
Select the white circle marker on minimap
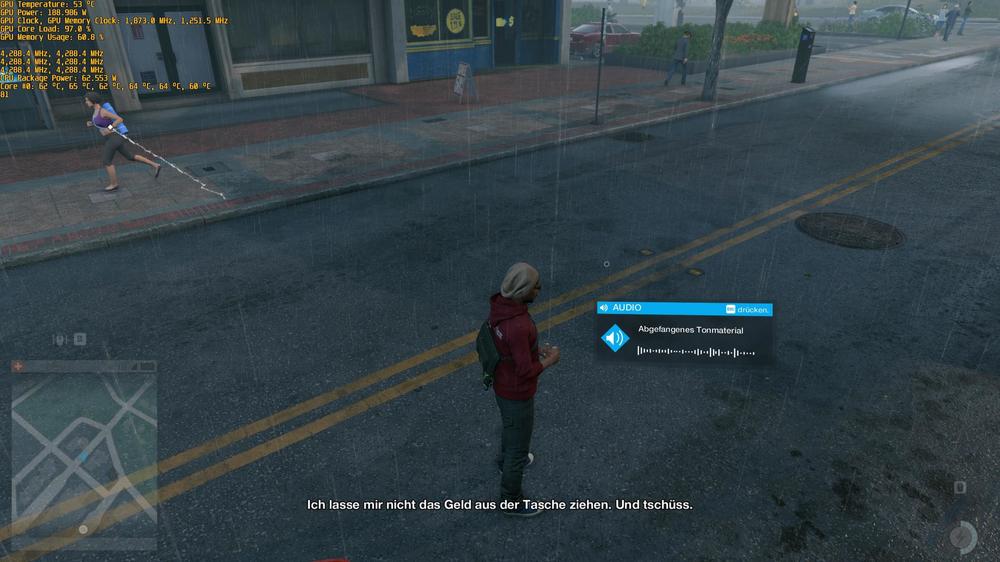pyautogui.click(x=83, y=529)
